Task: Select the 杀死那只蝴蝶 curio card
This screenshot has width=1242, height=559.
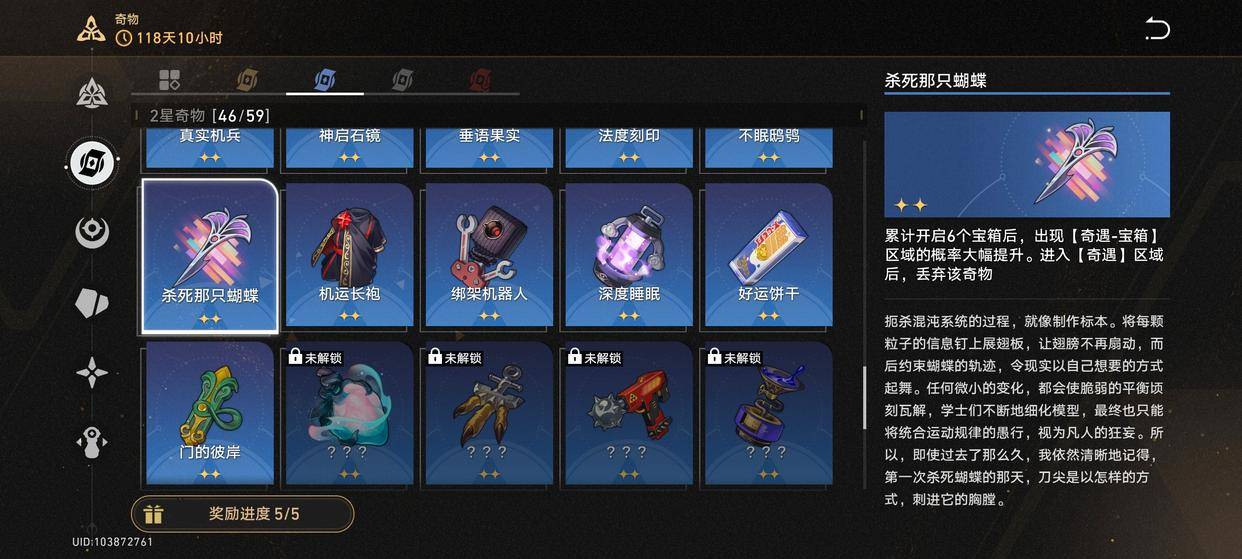Action: [x=210, y=255]
